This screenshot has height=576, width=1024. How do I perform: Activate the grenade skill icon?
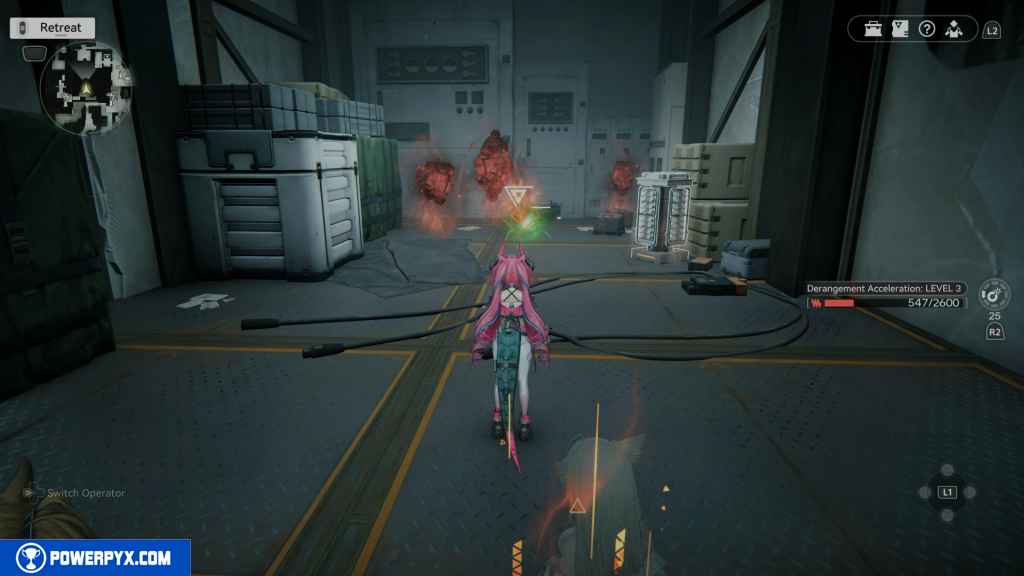[x=992, y=296]
